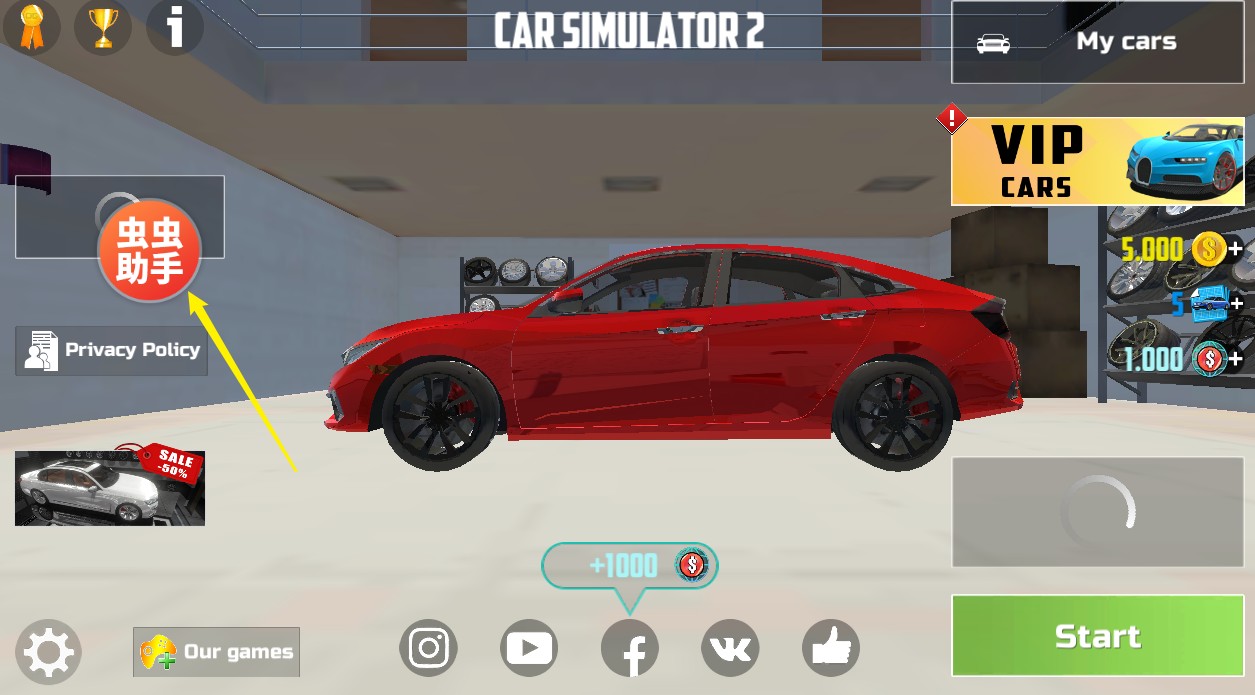Show the info panel
Screen dimensions: 1255x695
(175, 26)
